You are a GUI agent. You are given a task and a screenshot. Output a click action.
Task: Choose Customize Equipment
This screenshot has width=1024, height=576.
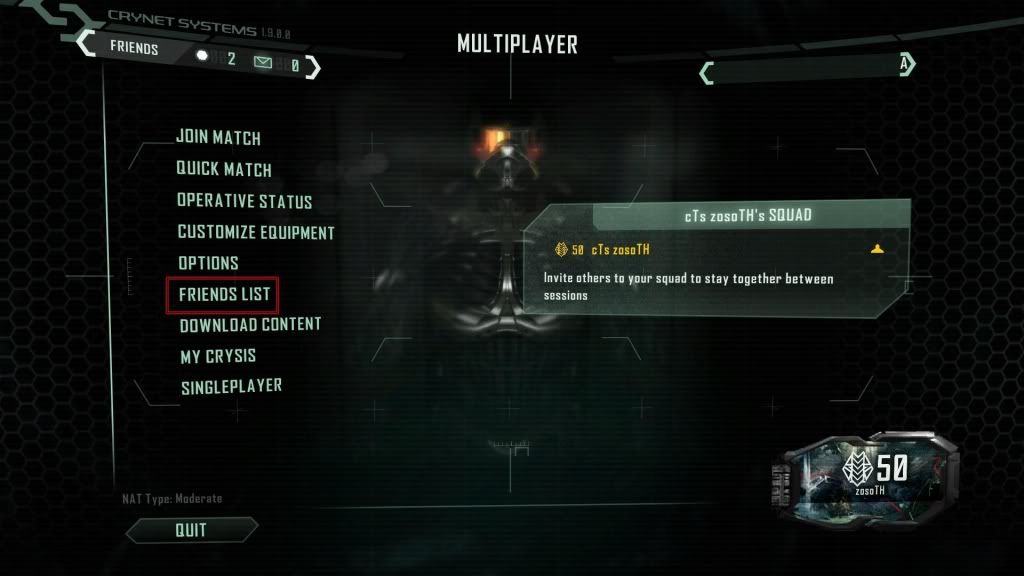coord(256,232)
